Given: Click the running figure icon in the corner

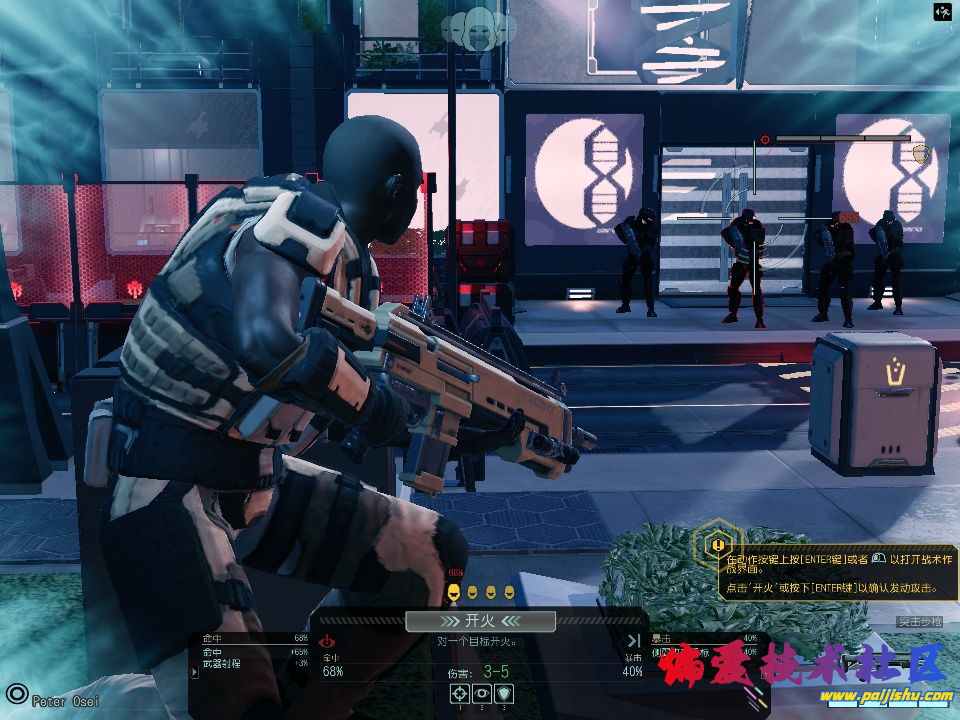Looking at the screenshot, I should (942, 12).
